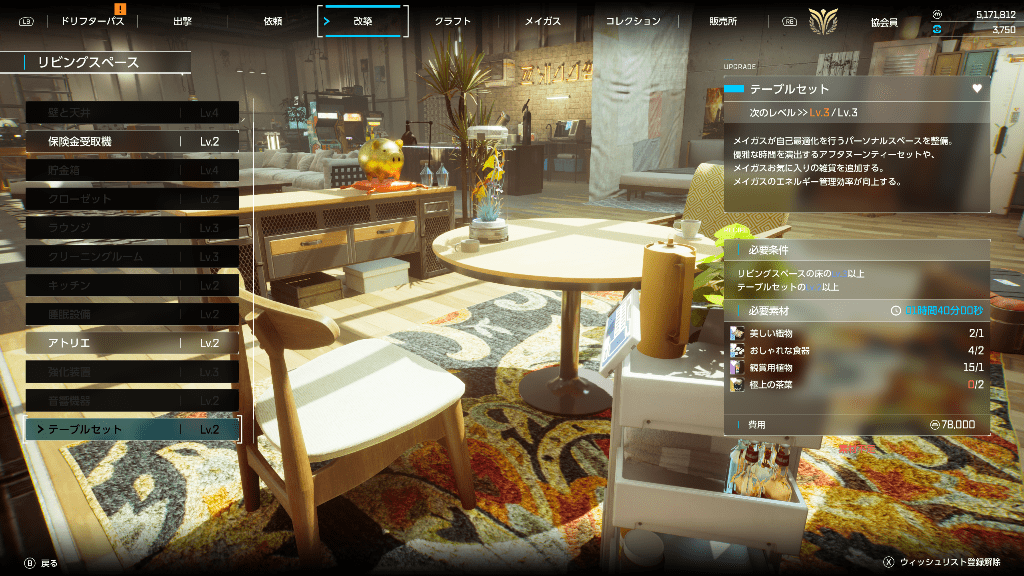Select 壁と天井 in the upgrade list
The height and width of the screenshot is (576, 1024).
tap(132, 113)
